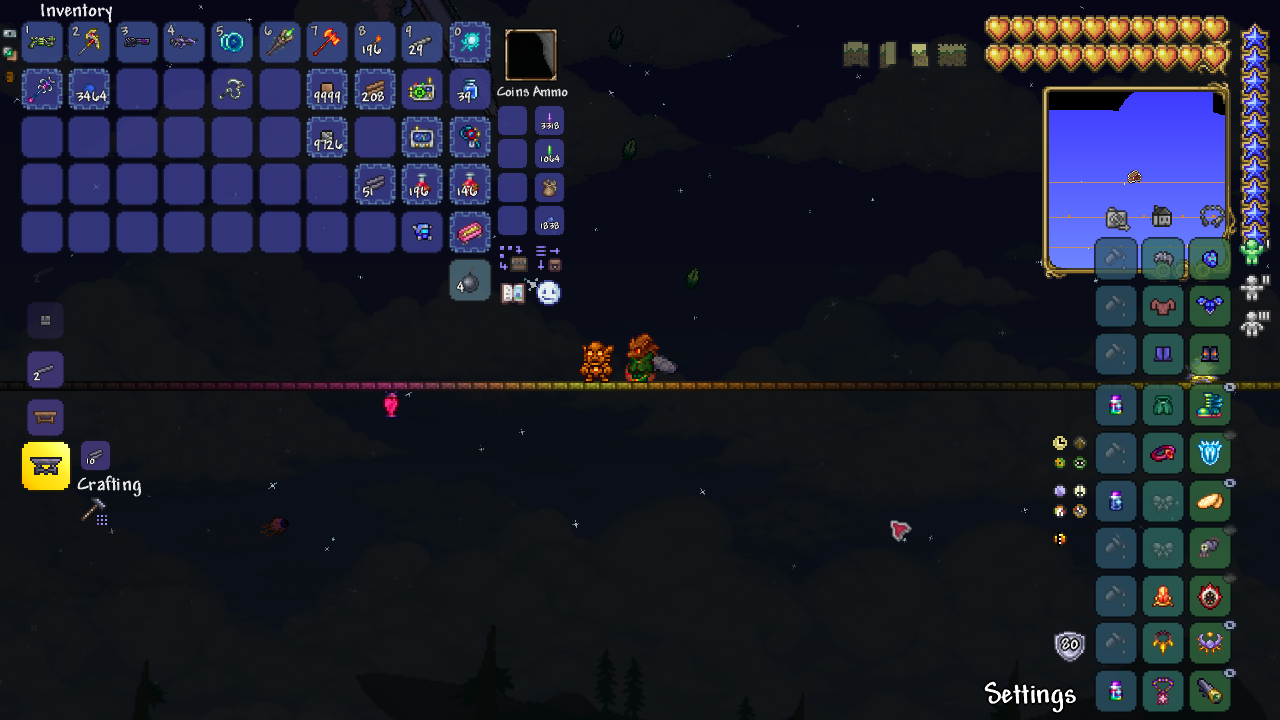Craft the selected anvil recipe
This screenshot has height=720, width=1280.
pos(46,466)
